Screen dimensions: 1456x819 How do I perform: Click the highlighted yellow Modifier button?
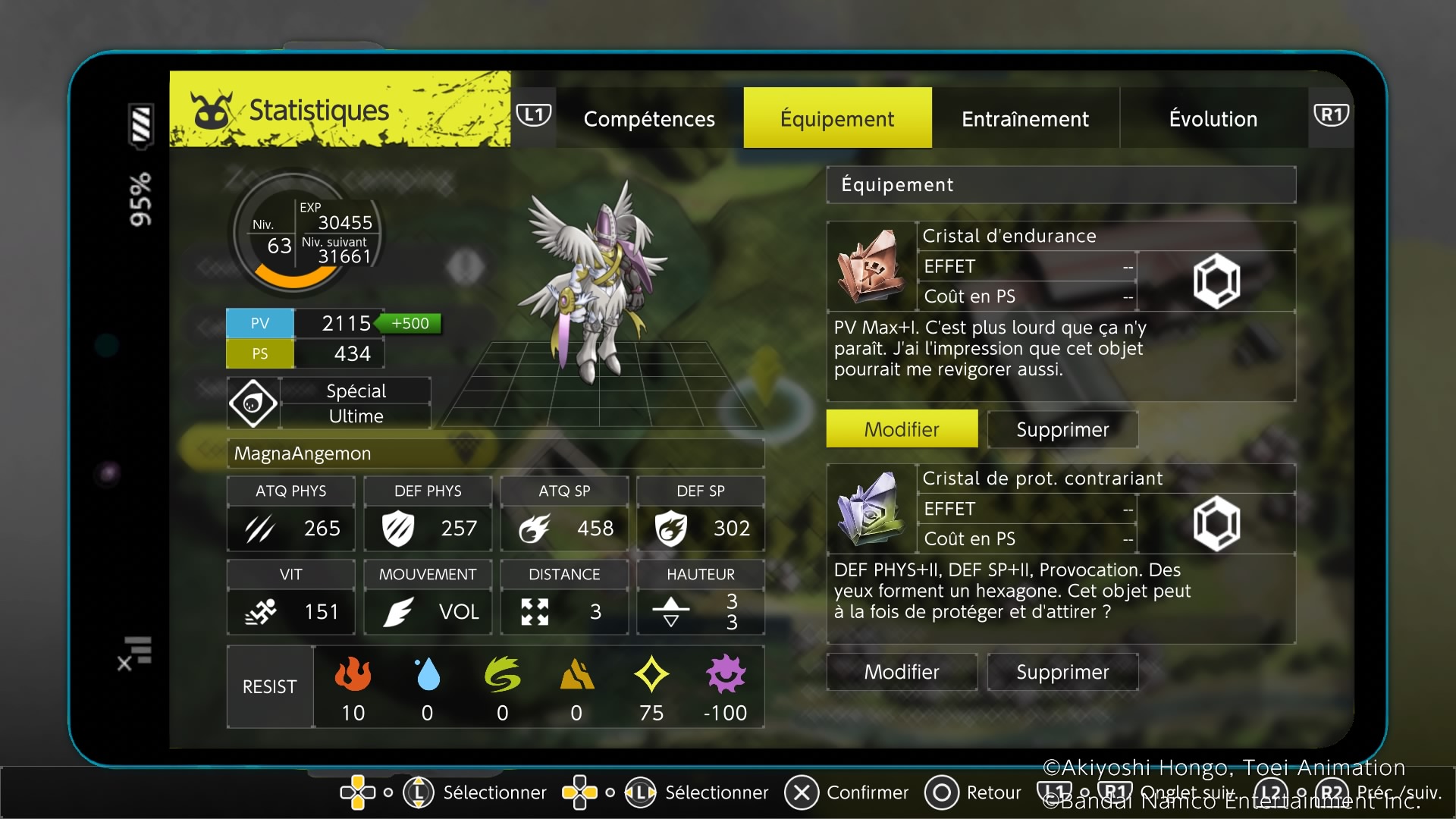[x=902, y=429]
